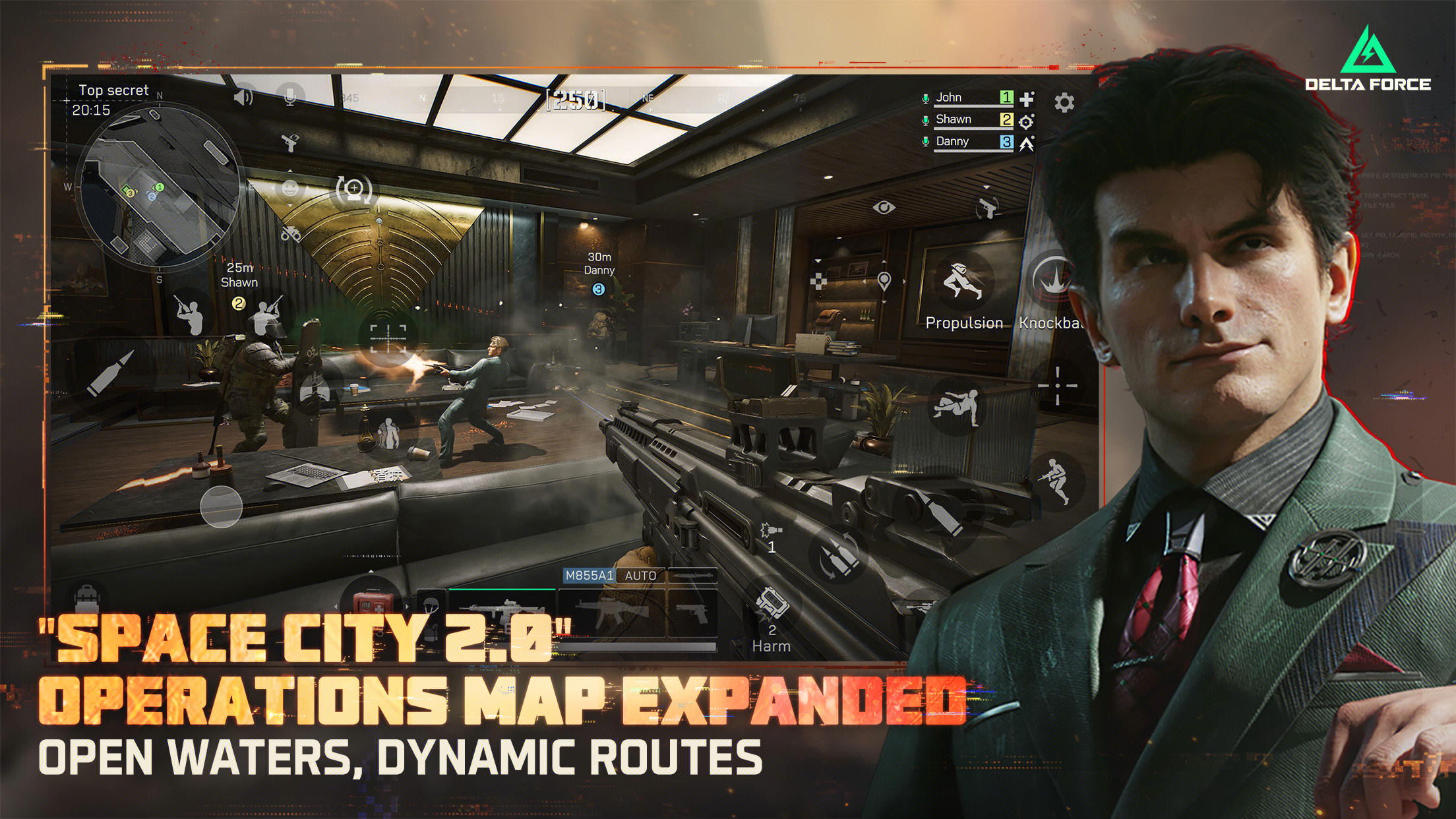Tap the camera view switch icon
Viewport: 1456px width, 819px height.
click(355, 189)
